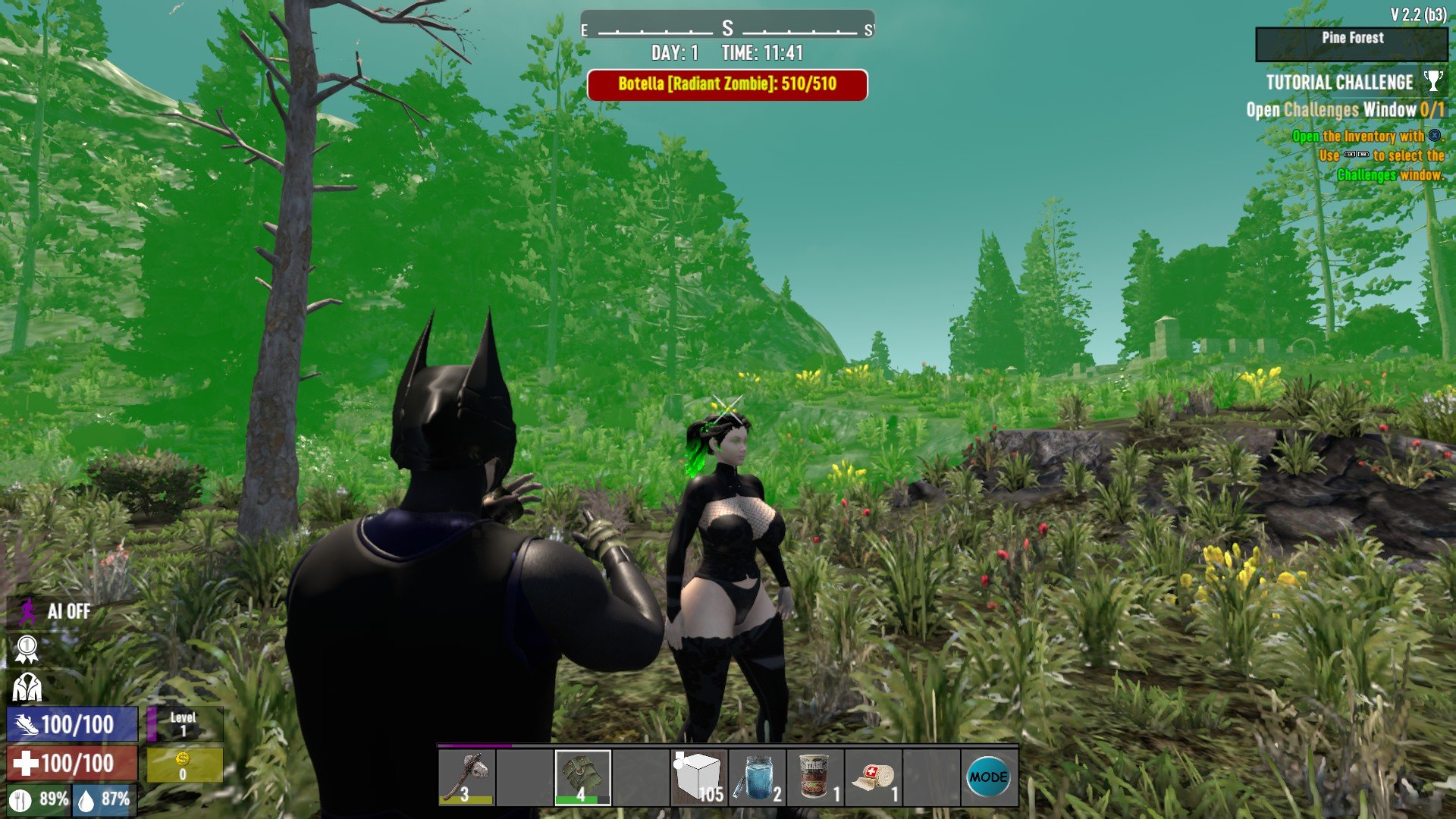Click the challenge trophy icon
1456x819 pixels.
[1433, 81]
